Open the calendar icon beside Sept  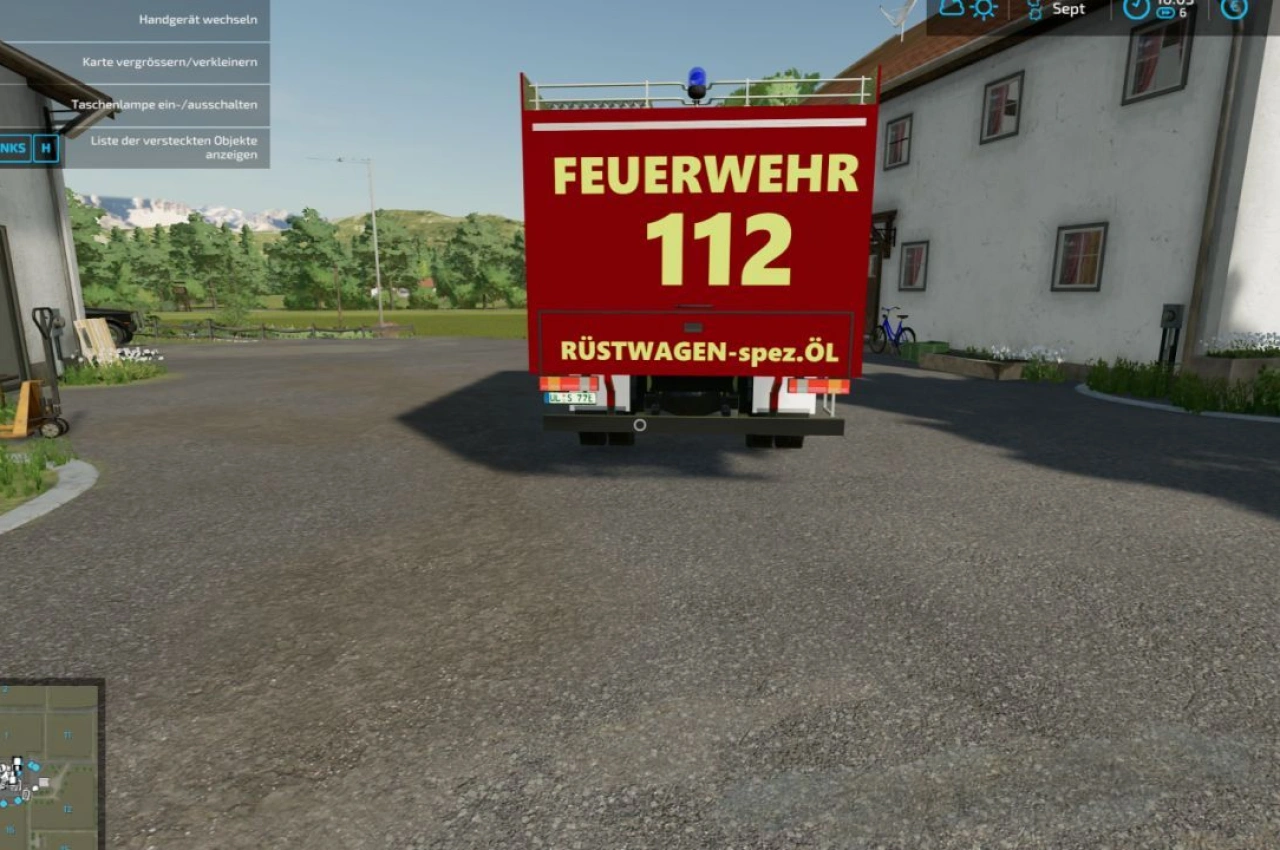click(1034, 9)
